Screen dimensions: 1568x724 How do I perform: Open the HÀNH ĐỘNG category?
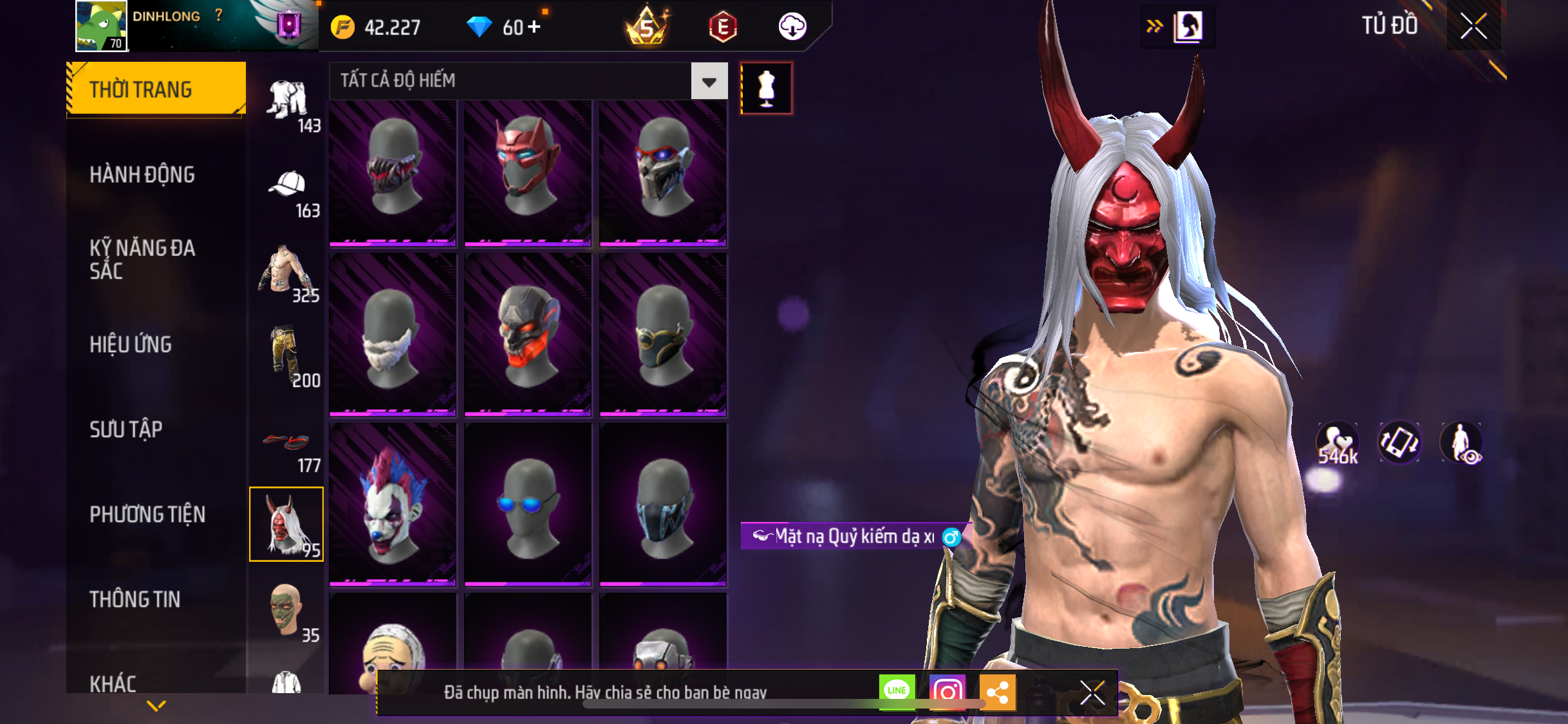(x=142, y=174)
